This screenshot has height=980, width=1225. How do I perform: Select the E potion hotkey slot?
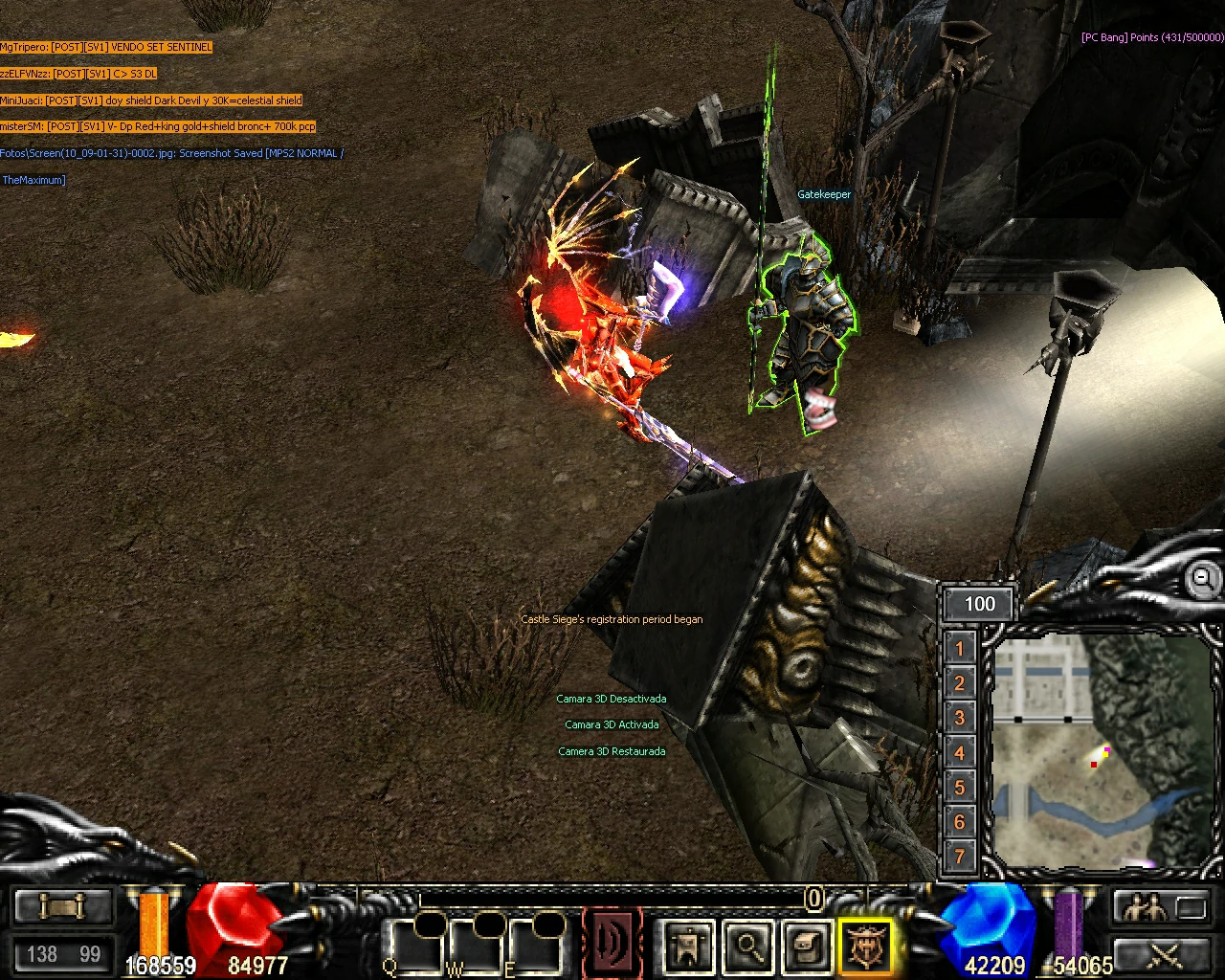click(x=536, y=946)
